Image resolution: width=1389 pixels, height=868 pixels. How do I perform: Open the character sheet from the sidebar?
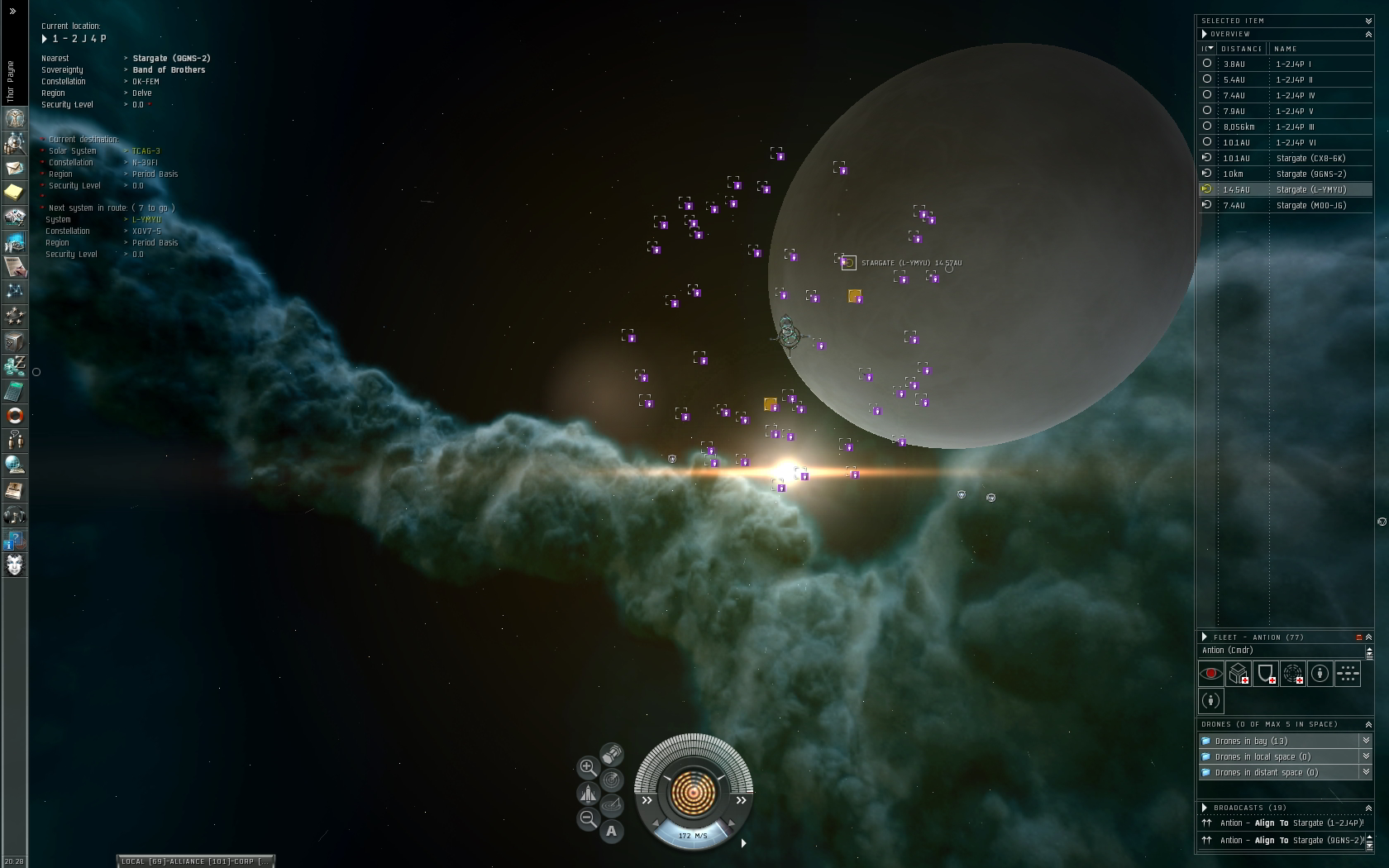(15, 118)
